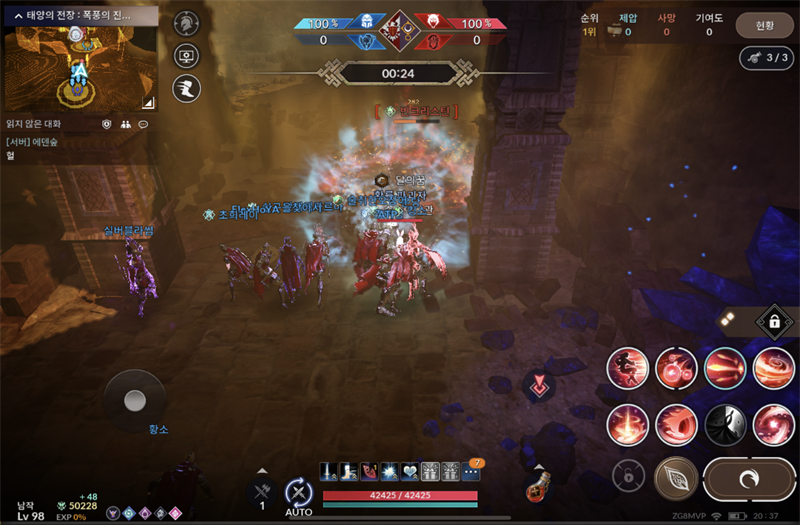Activate the black-and-white silhouette skill

(x=724, y=424)
